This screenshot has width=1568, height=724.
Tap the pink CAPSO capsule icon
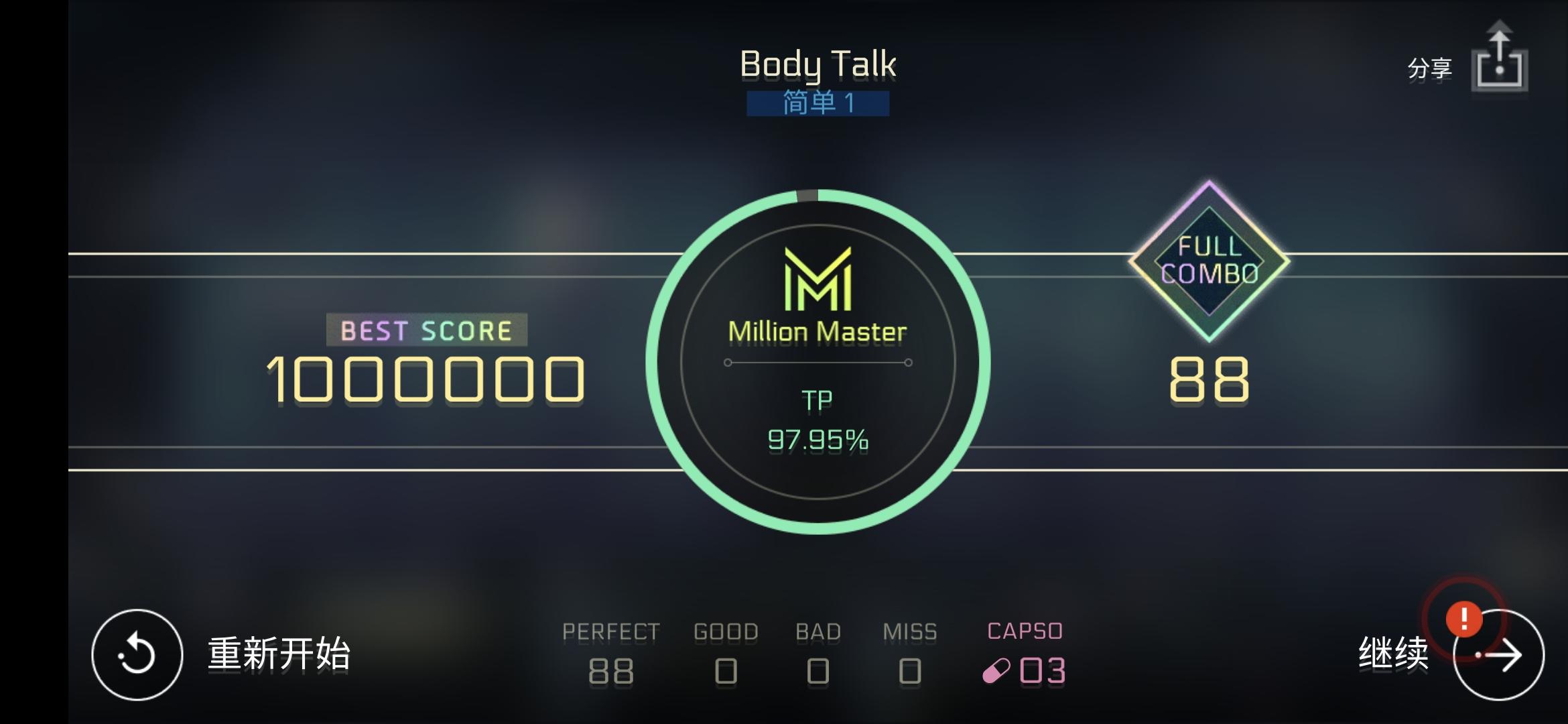click(995, 670)
